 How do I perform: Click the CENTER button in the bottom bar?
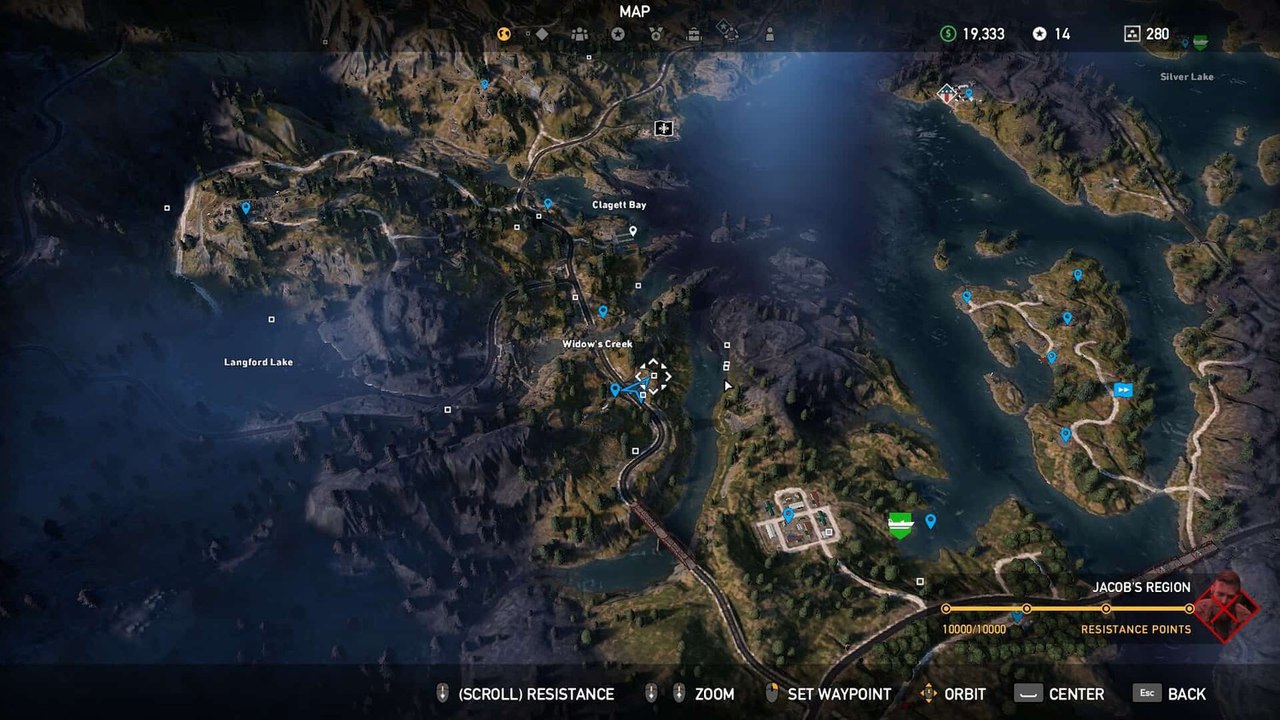point(1077,693)
